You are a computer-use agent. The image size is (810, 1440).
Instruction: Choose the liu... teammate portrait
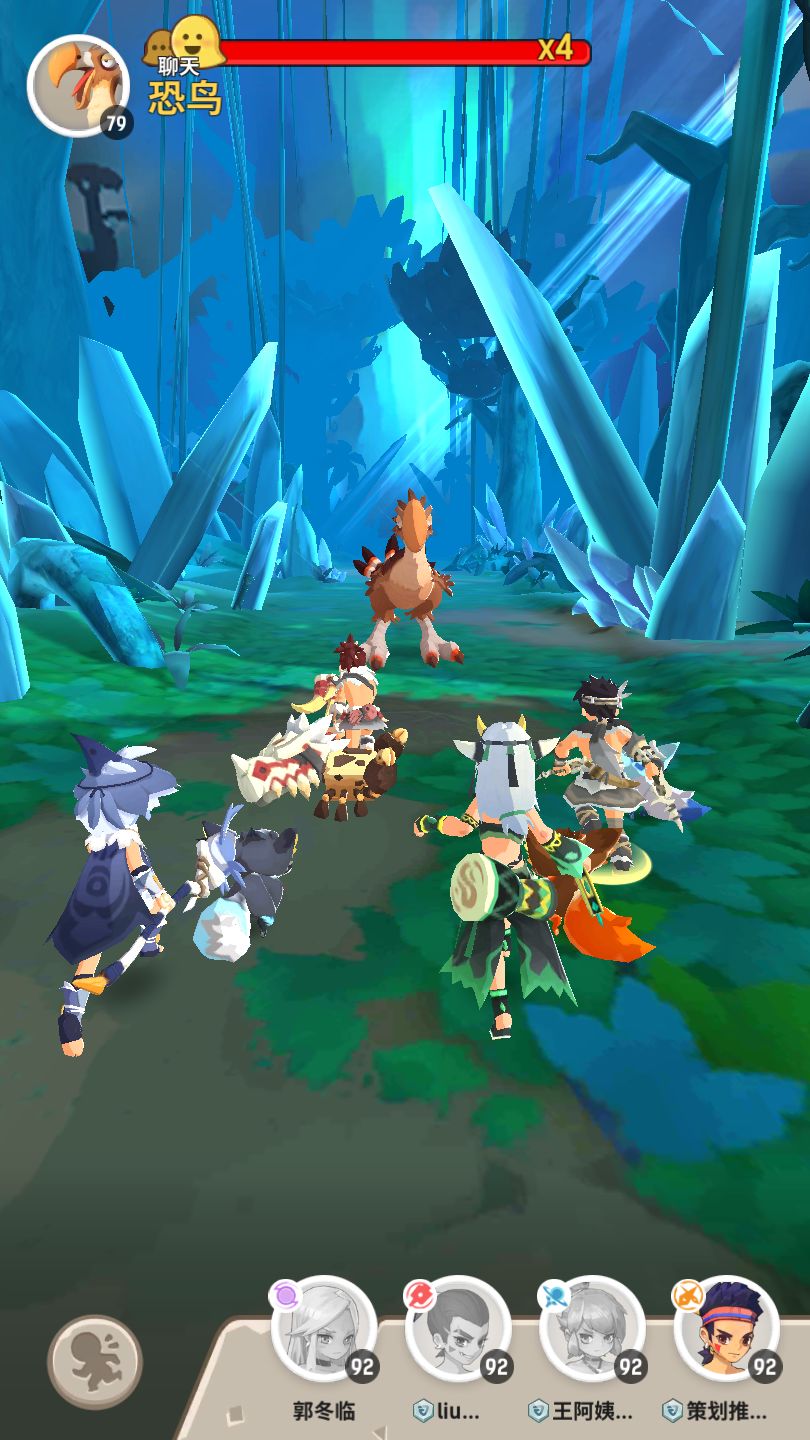458,1329
